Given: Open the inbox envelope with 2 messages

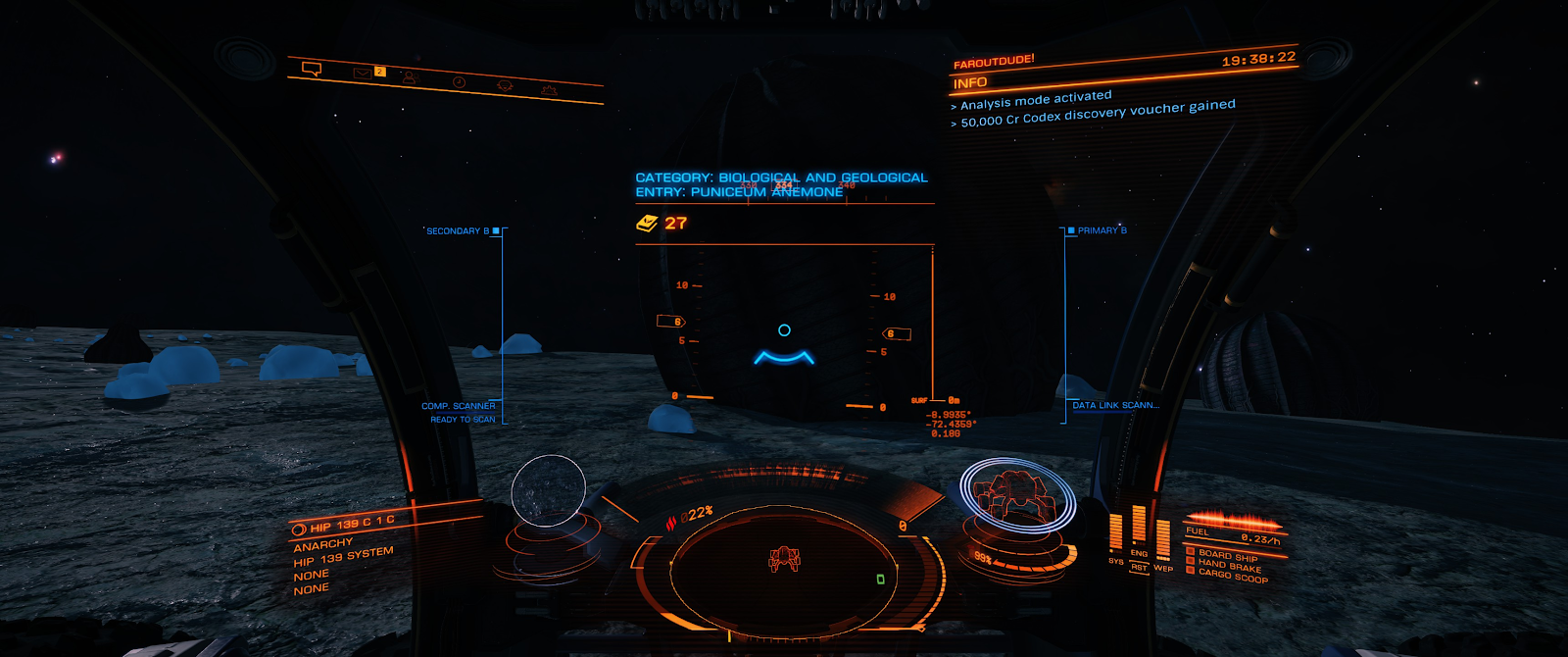Looking at the screenshot, I should tap(364, 73).
